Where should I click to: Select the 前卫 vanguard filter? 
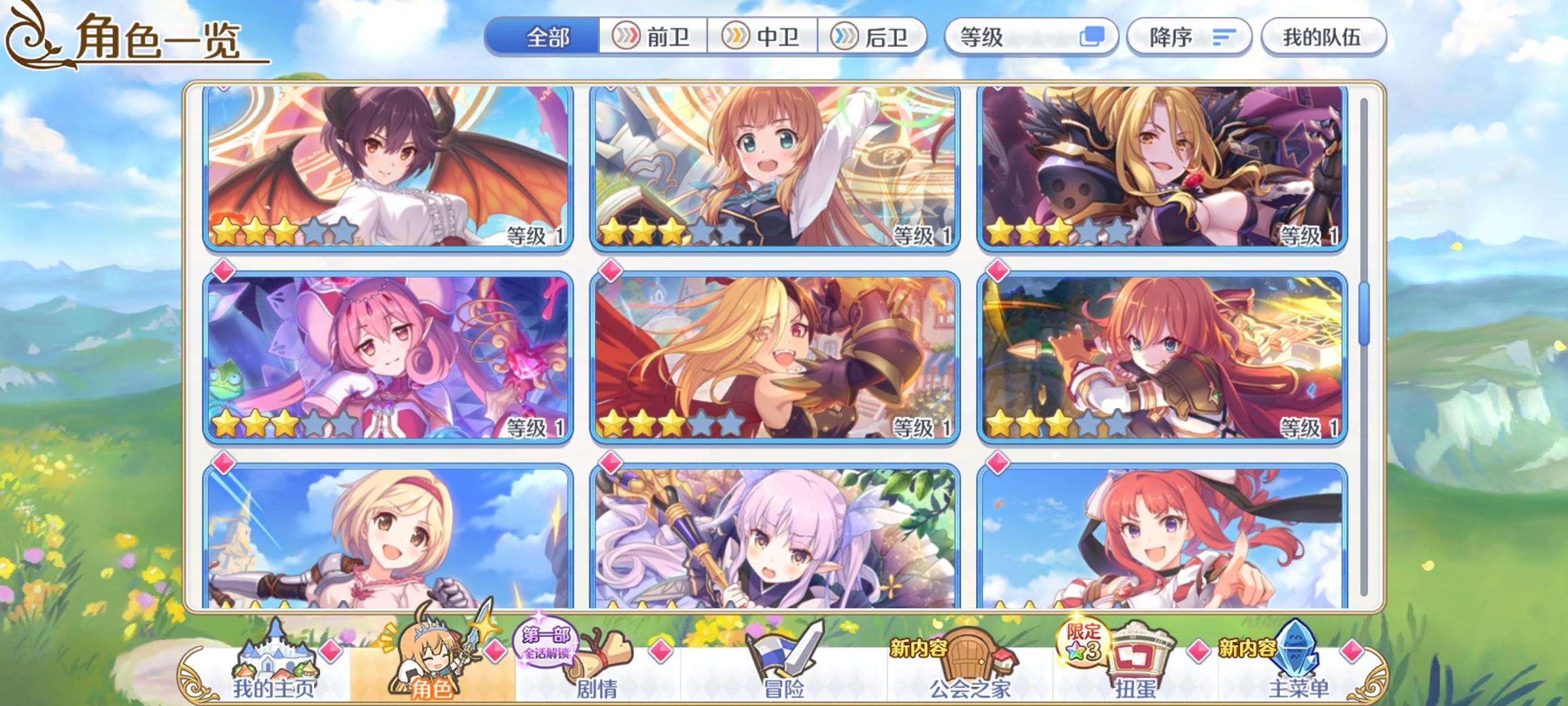pyautogui.click(x=653, y=37)
